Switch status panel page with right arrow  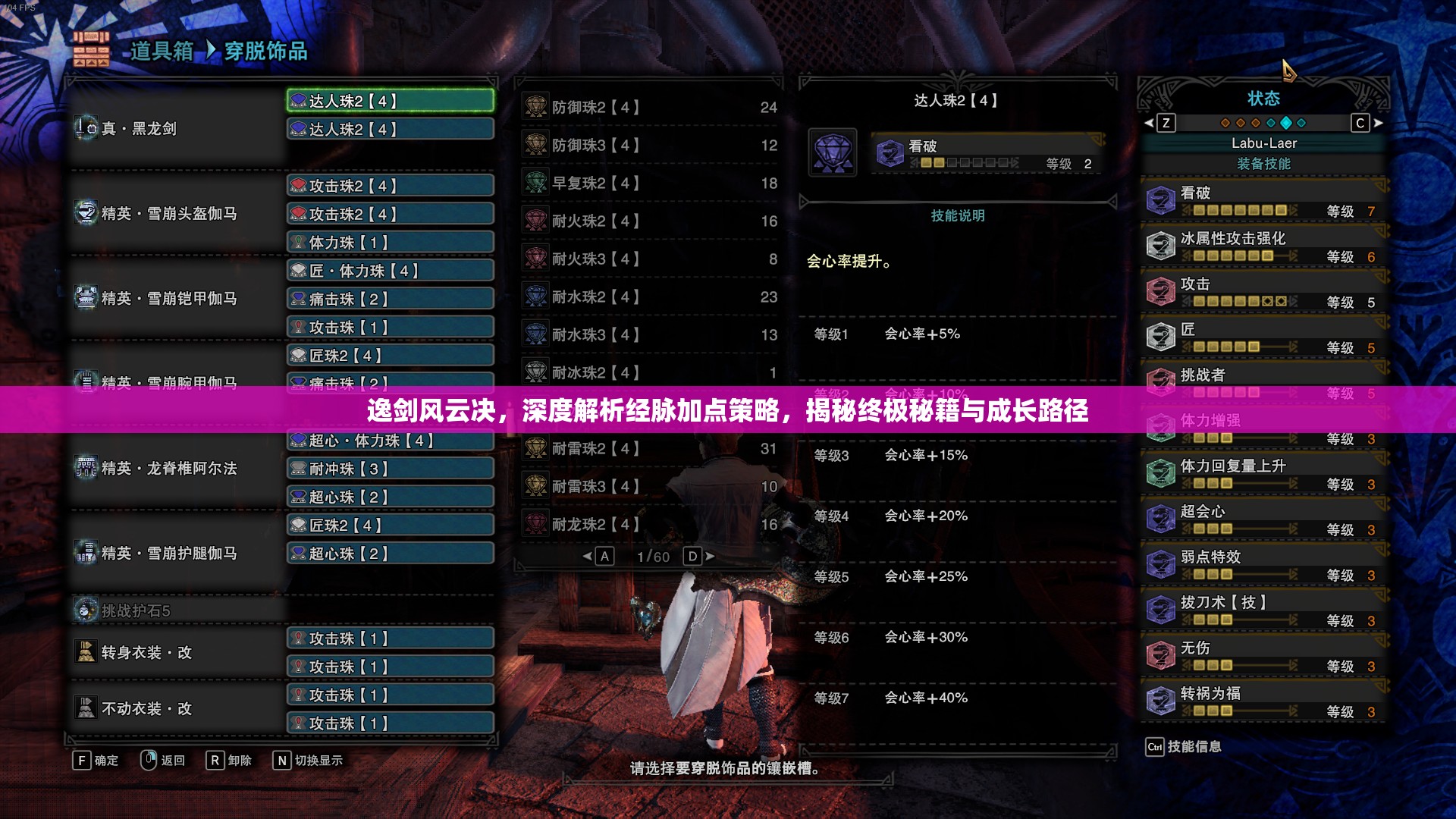(x=1379, y=123)
